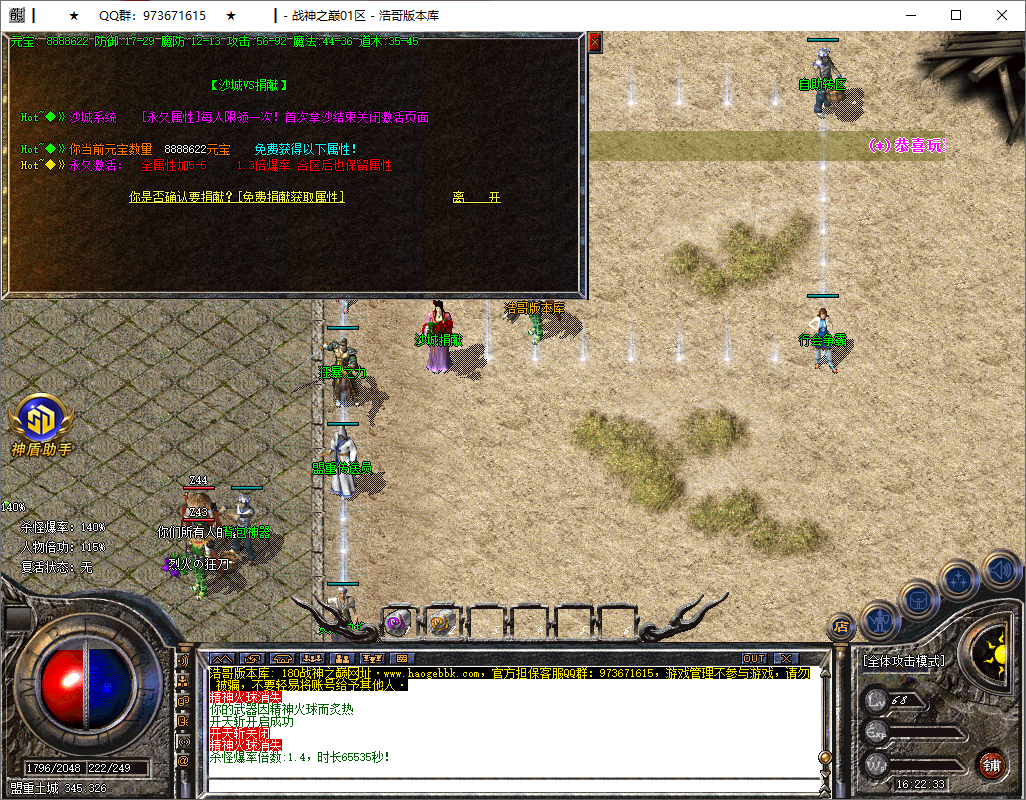Click the chat input line

pyautogui.click(x=510, y=785)
